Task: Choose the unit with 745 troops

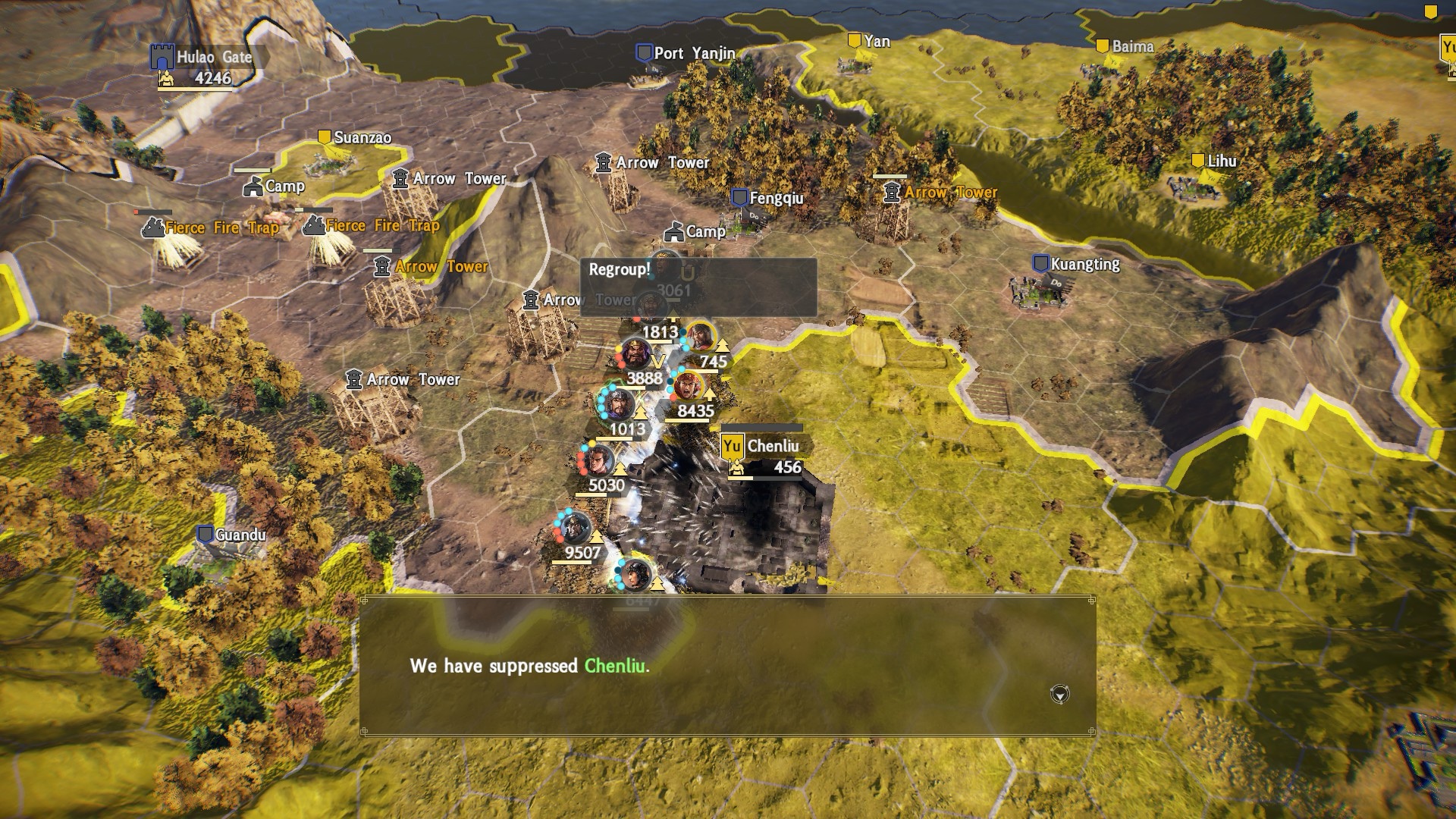Action: click(x=700, y=338)
